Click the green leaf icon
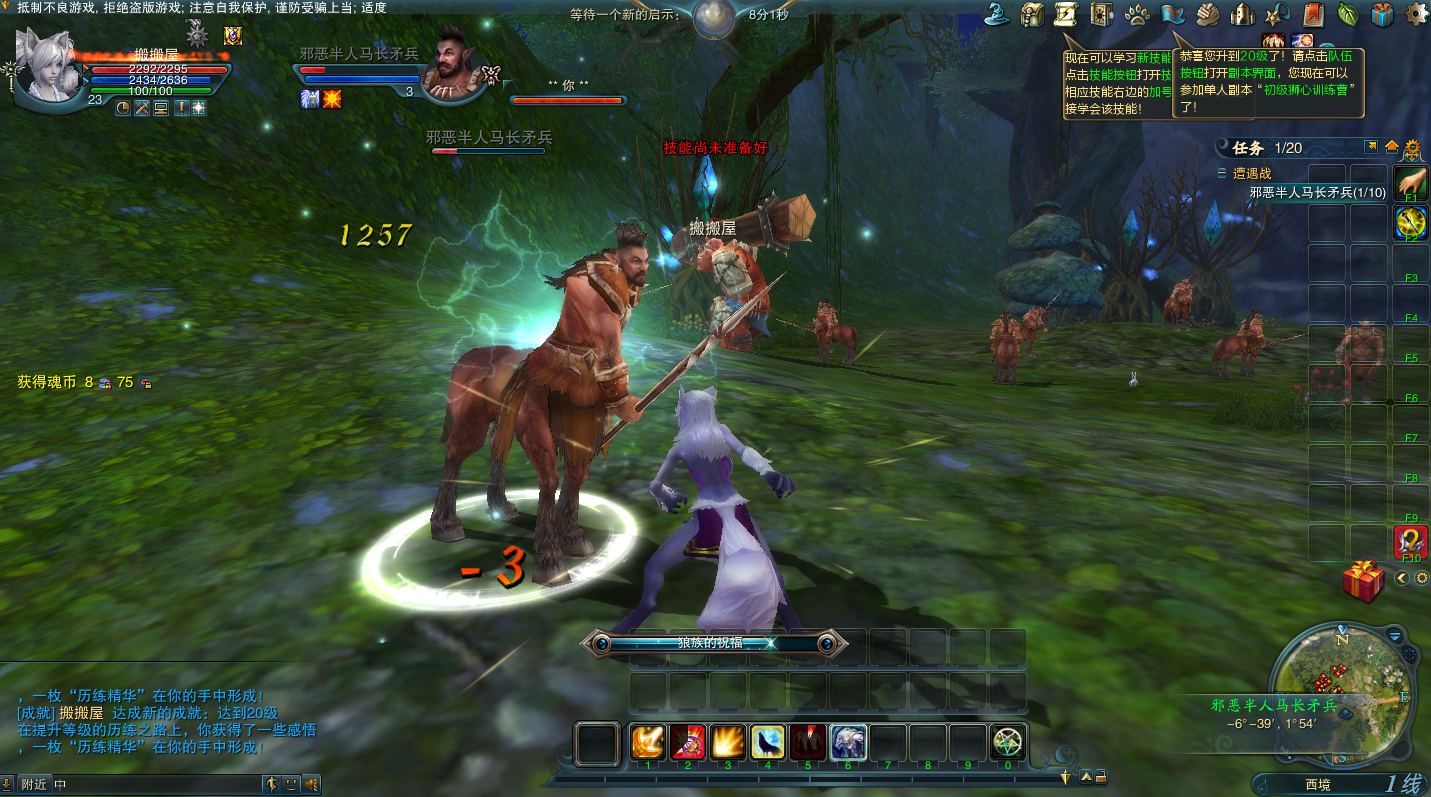Image resolution: width=1431 pixels, height=797 pixels. [1348, 14]
